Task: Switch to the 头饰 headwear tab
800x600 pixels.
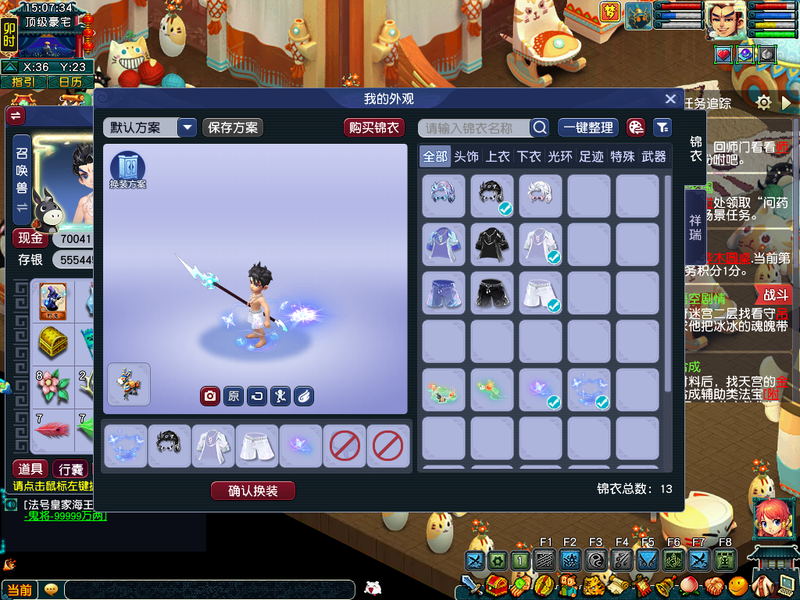Action: pyautogui.click(x=467, y=157)
